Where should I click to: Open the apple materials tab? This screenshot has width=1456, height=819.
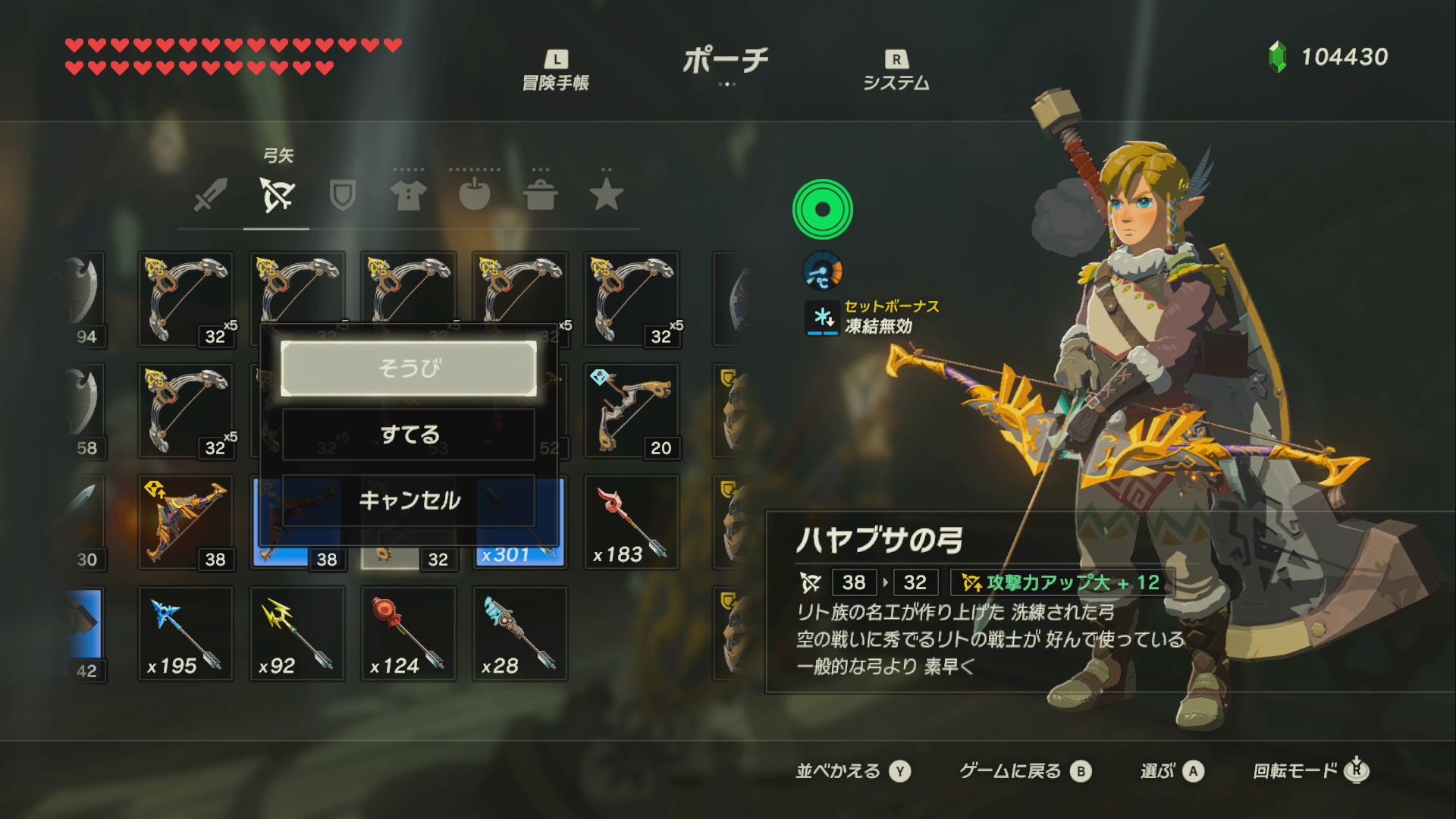click(475, 195)
